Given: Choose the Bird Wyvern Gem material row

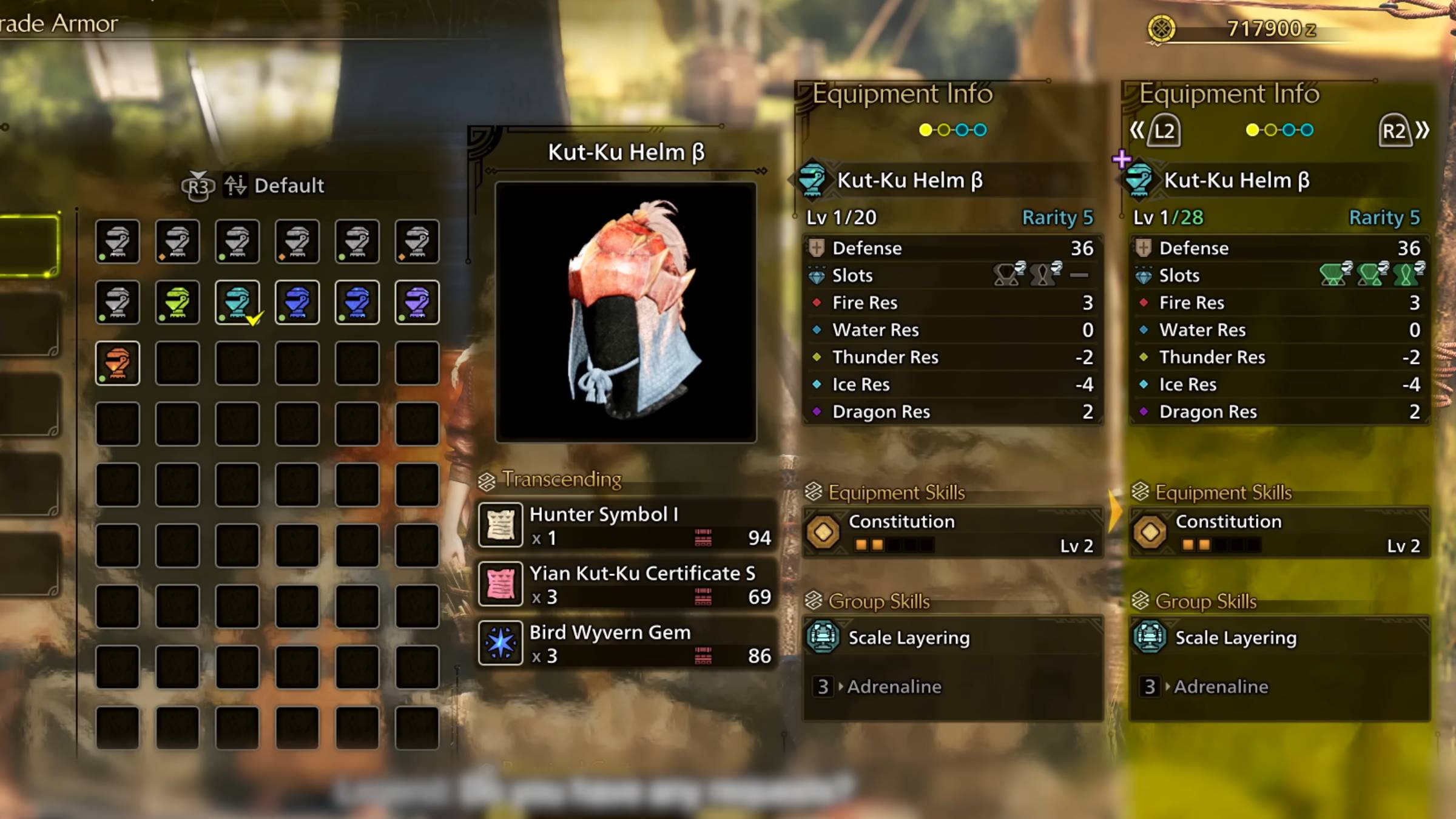Looking at the screenshot, I should pos(626,644).
